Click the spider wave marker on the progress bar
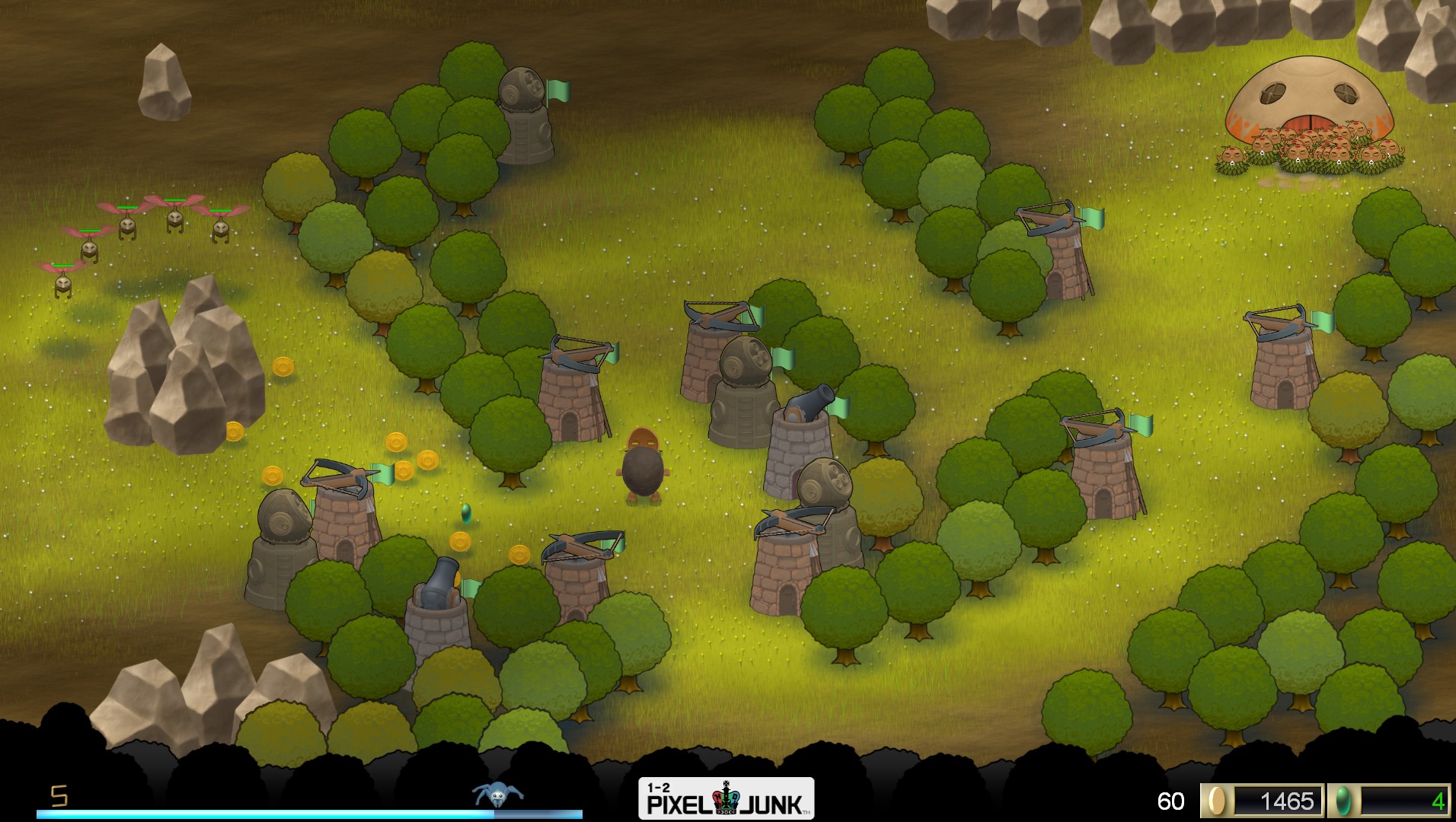The width and height of the screenshot is (1456, 822). pyautogui.click(x=497, y=795)
